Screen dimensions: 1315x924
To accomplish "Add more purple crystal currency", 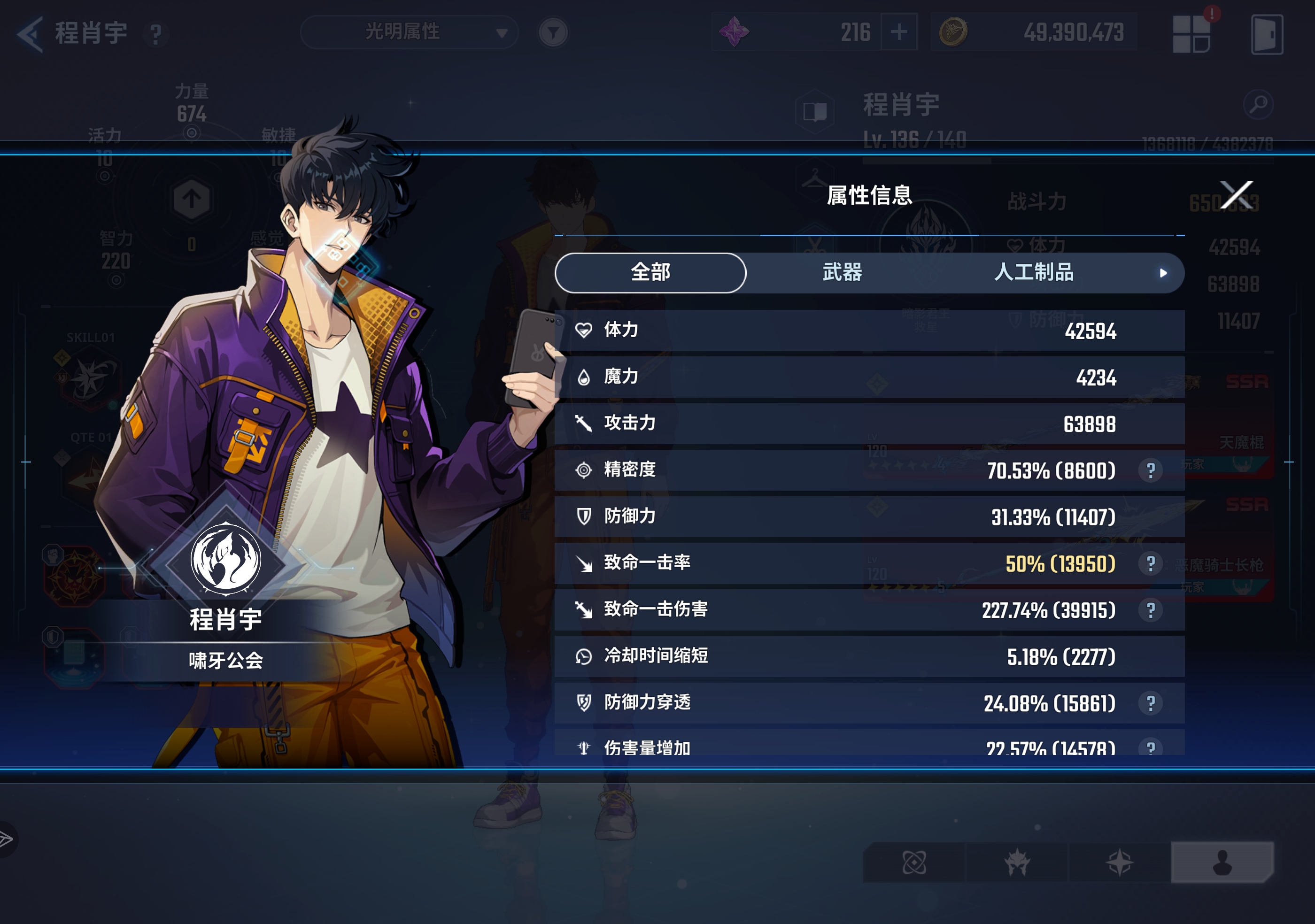I will tap(898, 32).
